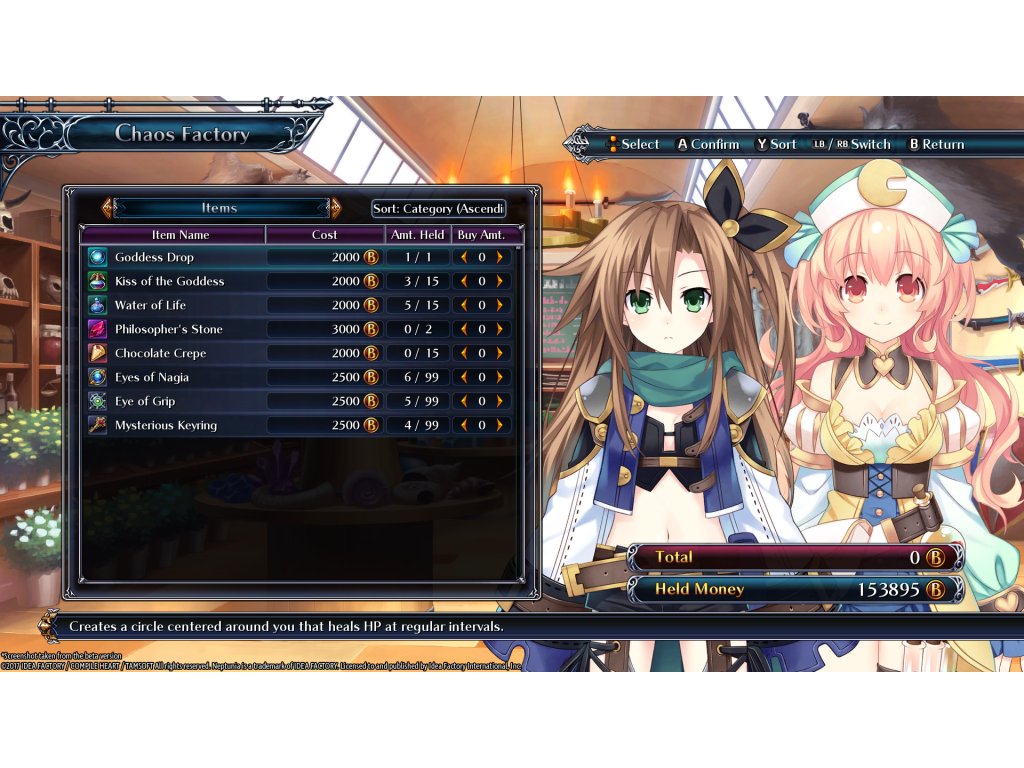Screen dimensions: 1024x768
Task: Increase Philosopher's Stone buy amount
Action: [499, 329]
